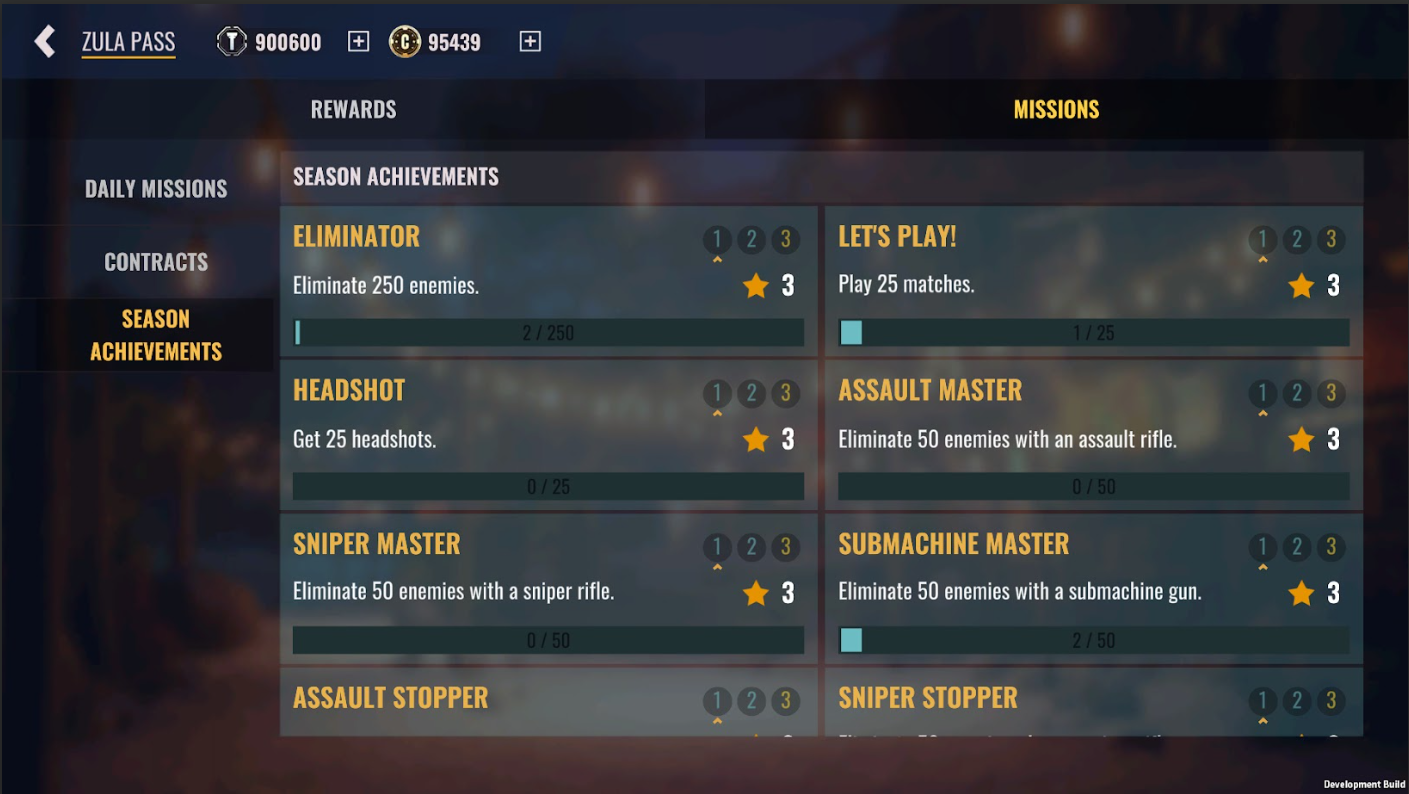This screenshot has width=1409, height=794.
Task: Select the Missions tab
Action: coord(1056,109)
